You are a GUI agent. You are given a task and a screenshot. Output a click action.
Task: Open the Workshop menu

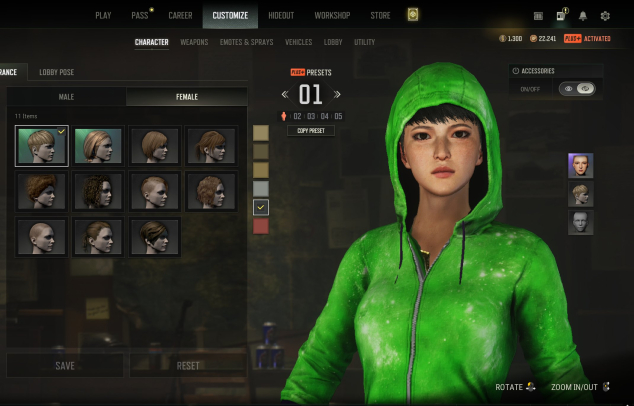pyautogui.click(x=332, y=16)
